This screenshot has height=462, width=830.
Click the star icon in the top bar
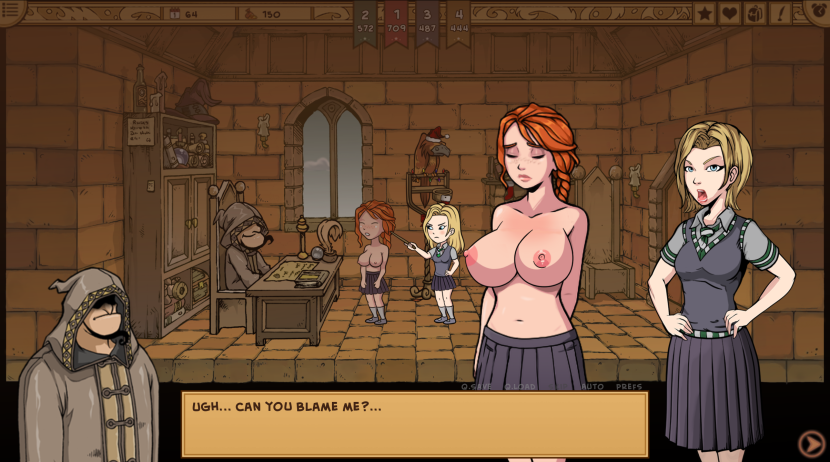[705, 13]
